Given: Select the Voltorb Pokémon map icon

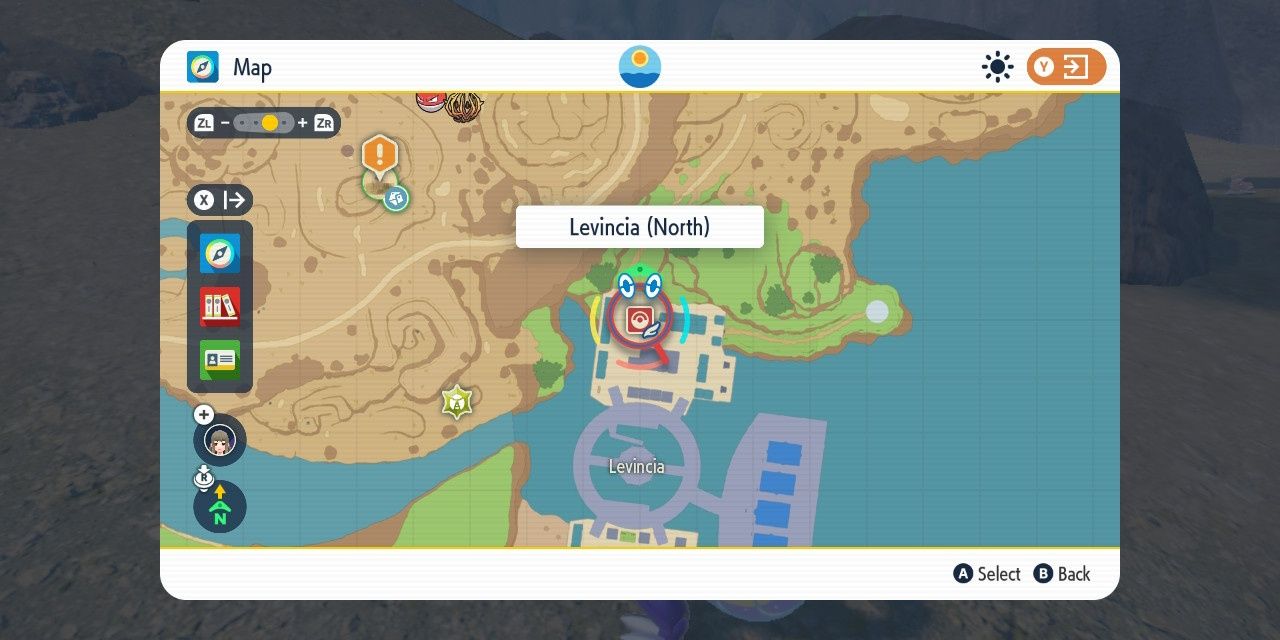Looking at the screenshot, I should tap(431, 101).
